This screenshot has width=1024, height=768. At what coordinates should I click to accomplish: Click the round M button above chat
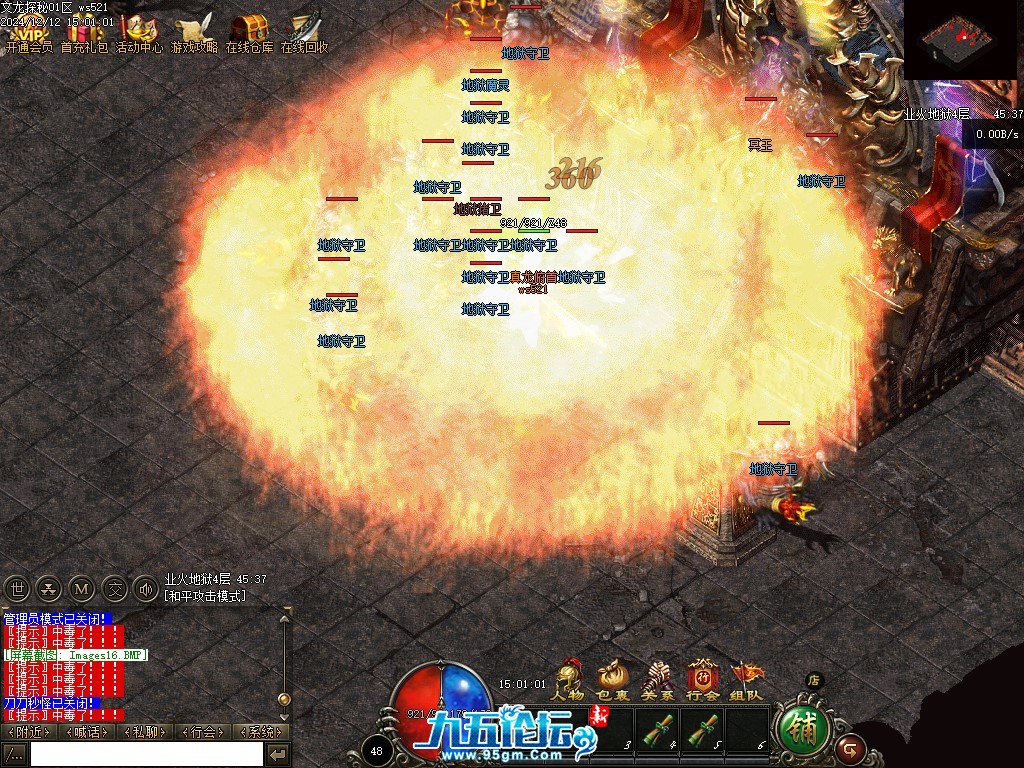pos(83,588)
